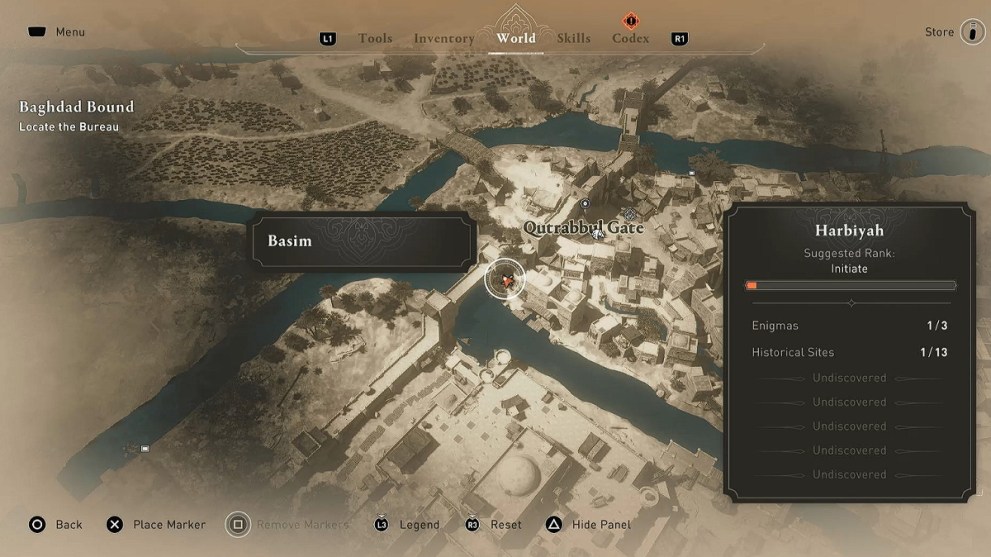
Task: Select the World tab
Action: tap(516, 39)
